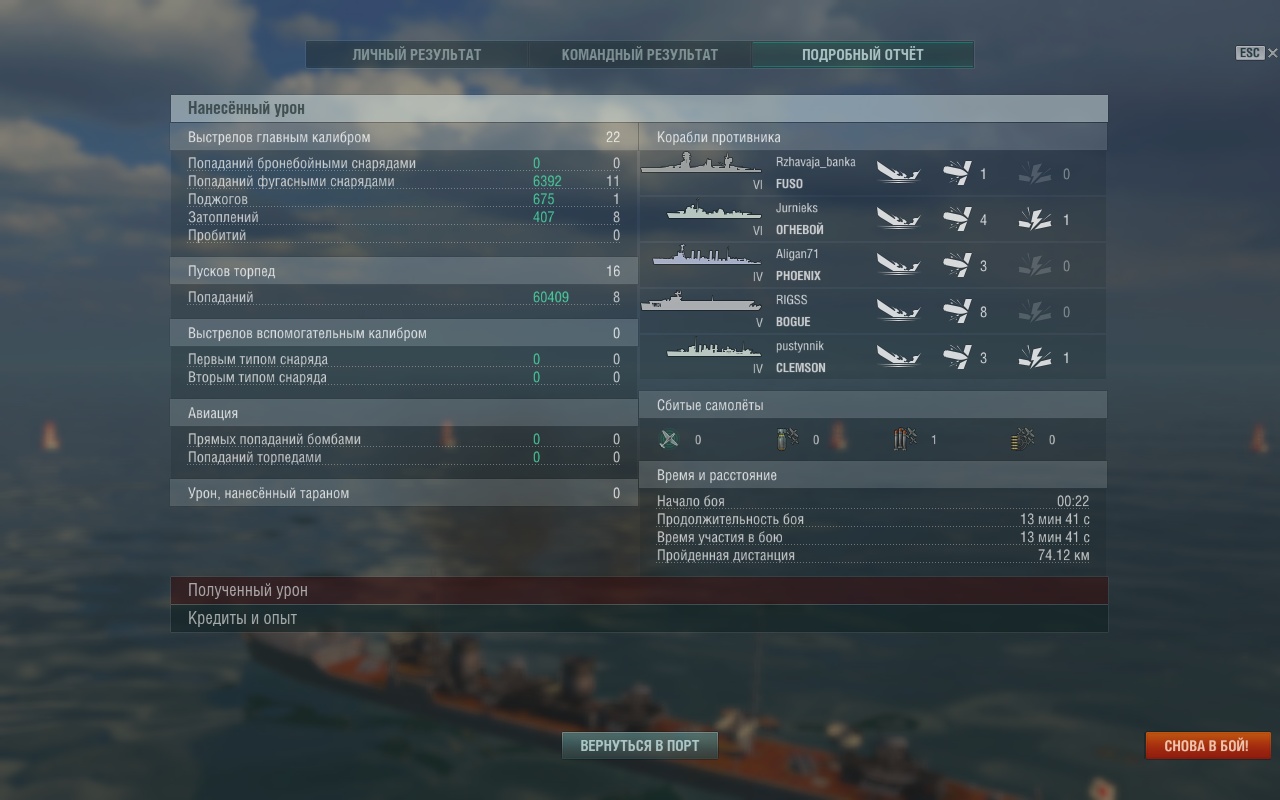The height and width of the screenshot is (800, 1280).
Task: Switch to the Личный результат tab
Action: (416, 55)
